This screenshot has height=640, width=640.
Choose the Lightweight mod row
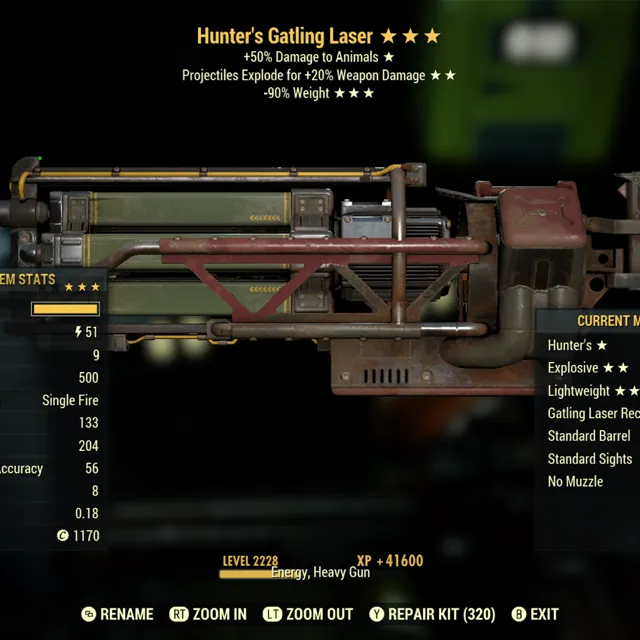[x=592, y=391]
